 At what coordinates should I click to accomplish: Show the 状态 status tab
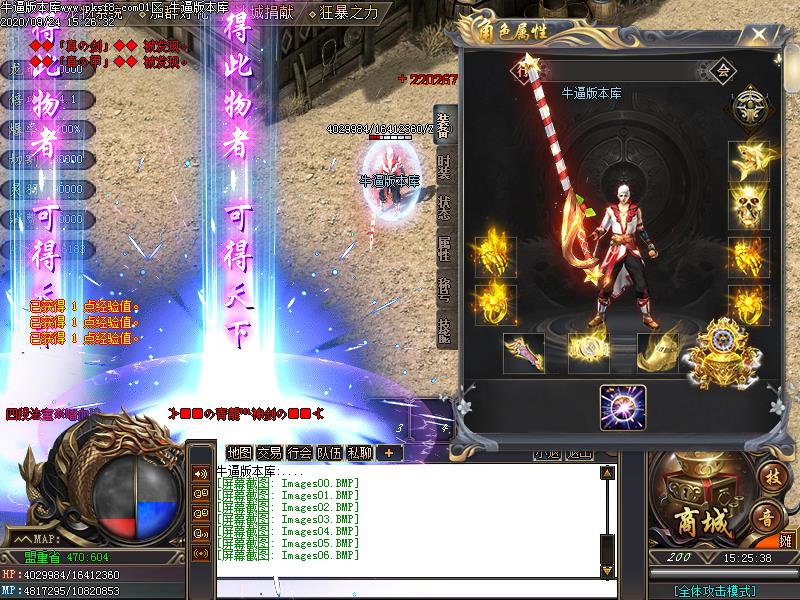[444, 207]
